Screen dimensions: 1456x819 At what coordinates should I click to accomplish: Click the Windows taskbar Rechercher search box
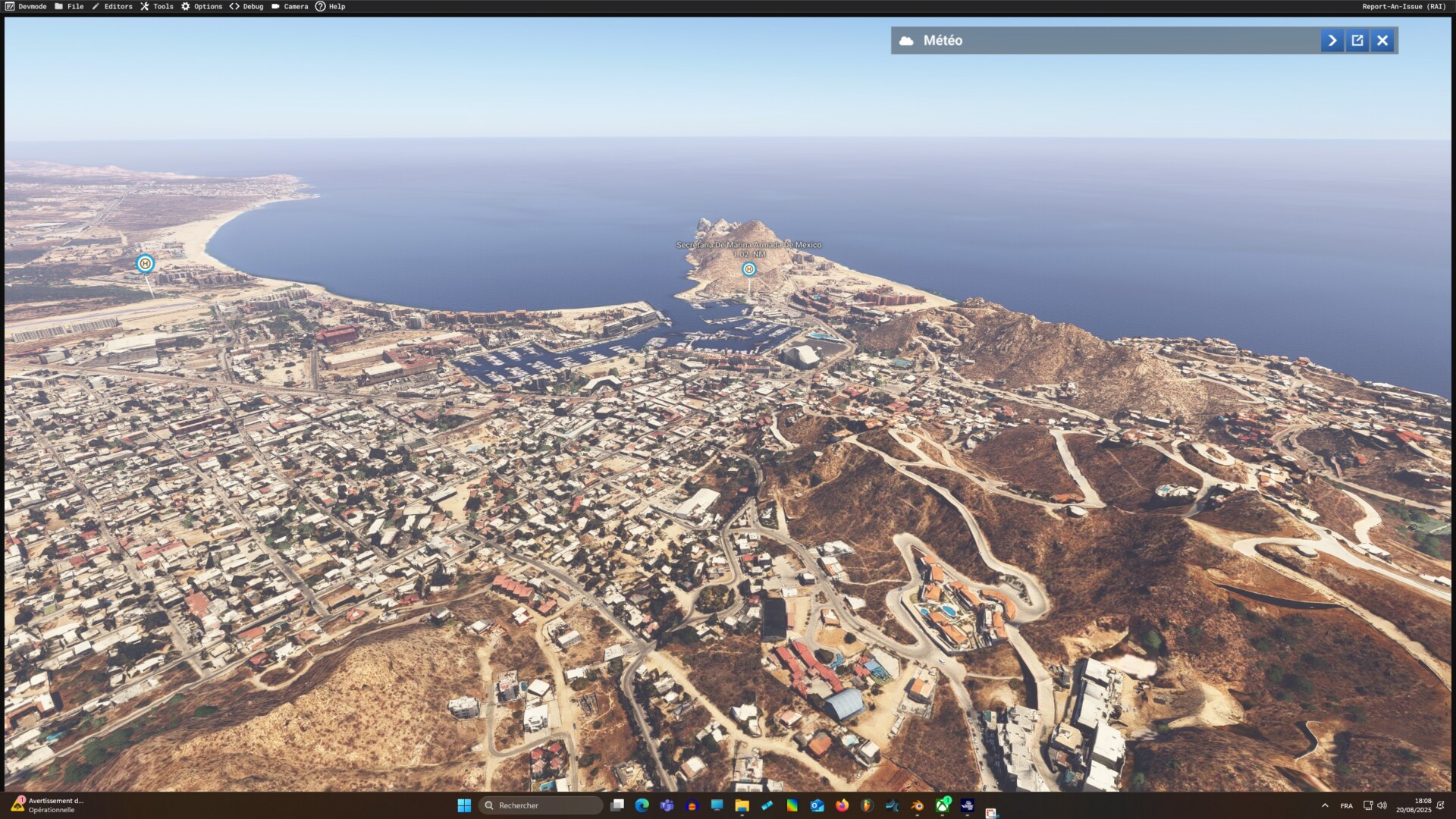541,805
